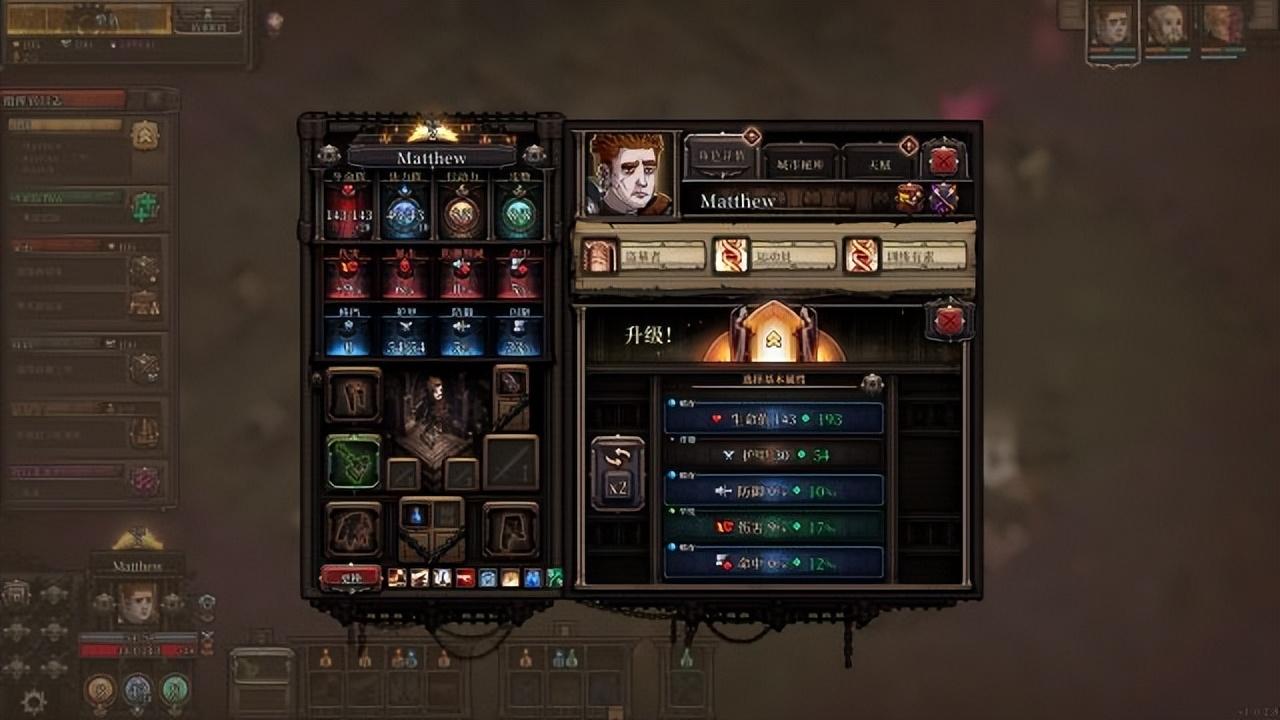1280x720 pixels.
Task: Inspect the first trait with fist icon
Action: click(600, 256)
